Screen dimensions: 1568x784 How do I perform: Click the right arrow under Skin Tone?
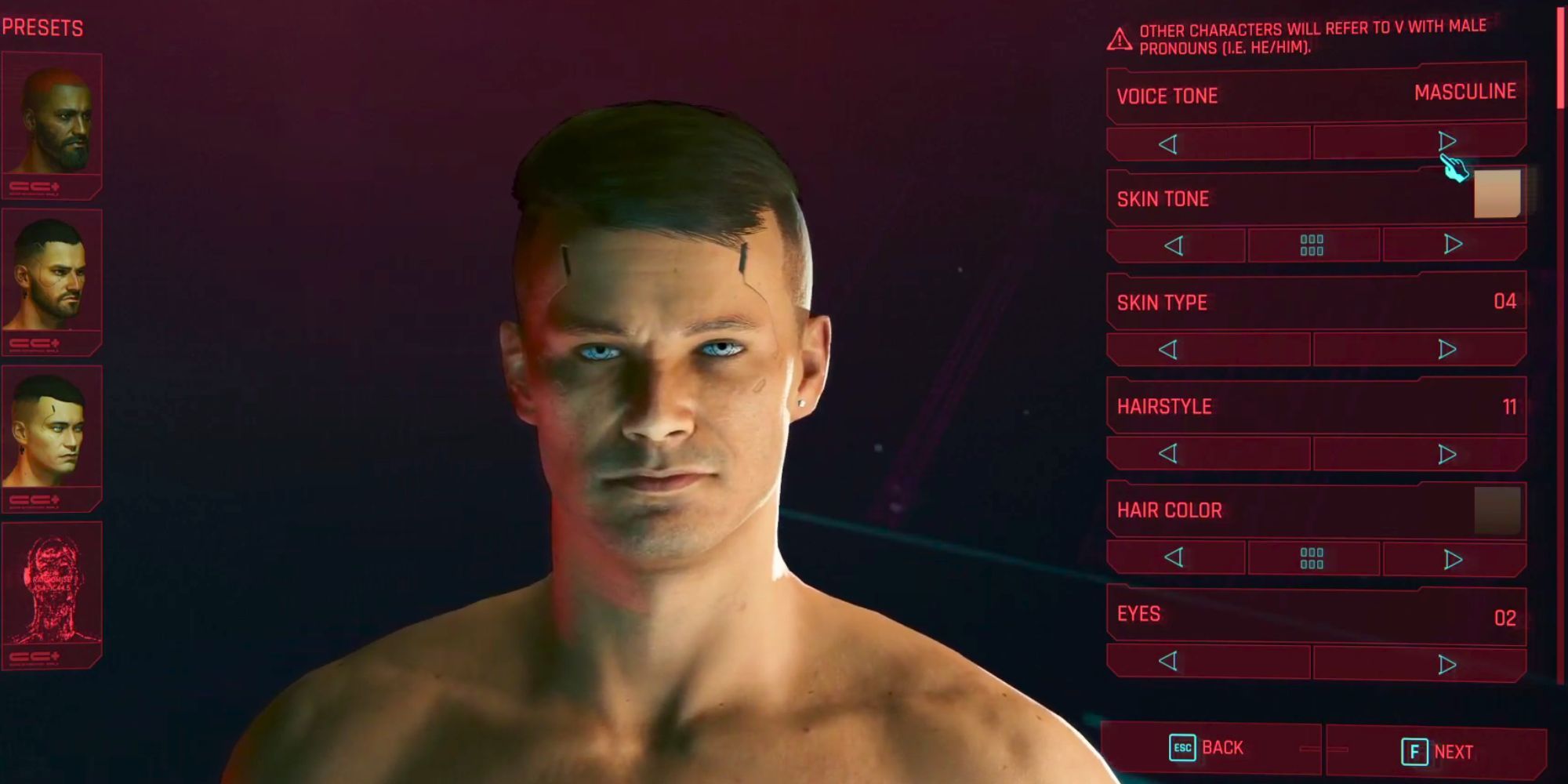(x=1454, y=245)
